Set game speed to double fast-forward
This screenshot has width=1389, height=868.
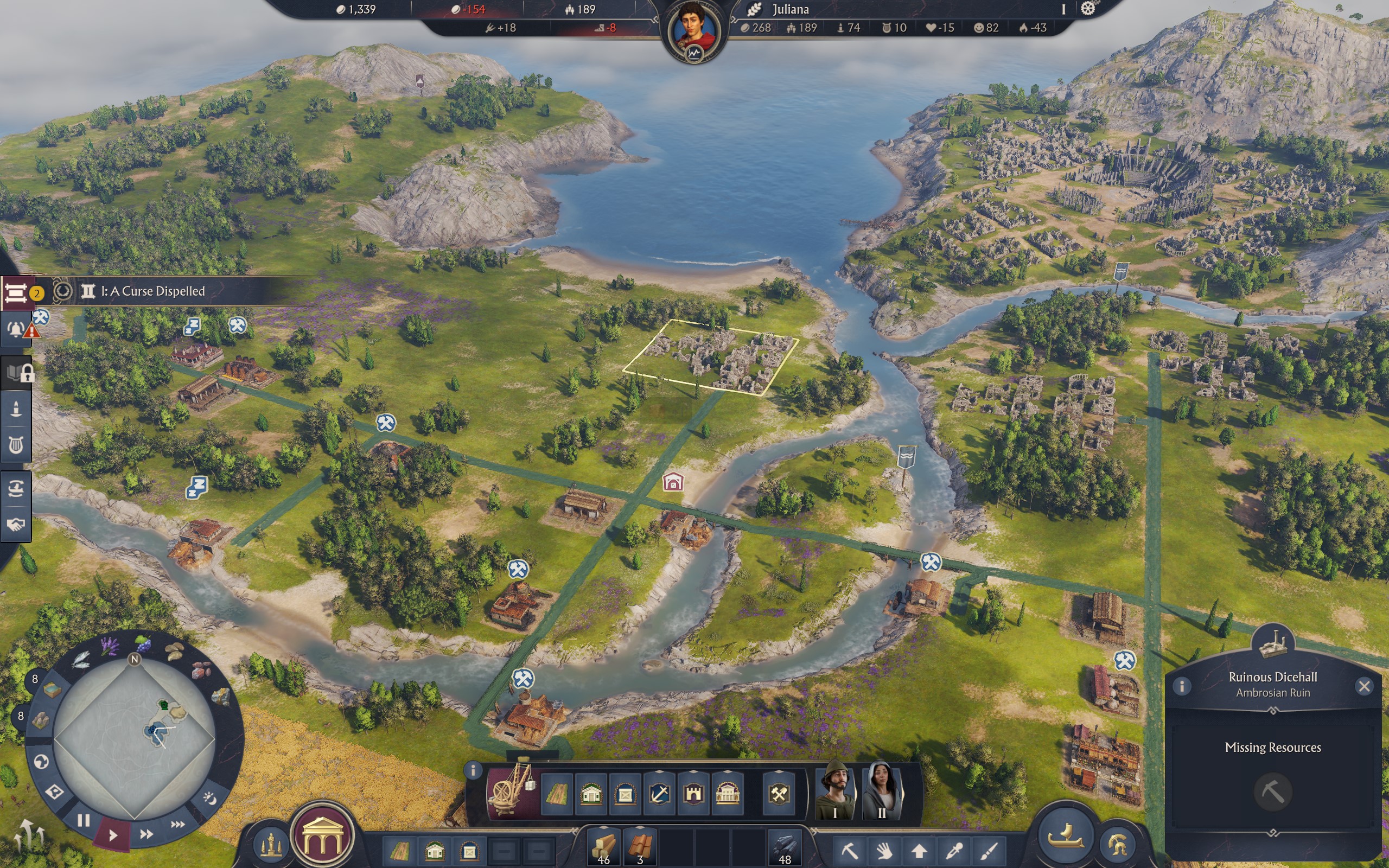[146, 834]
